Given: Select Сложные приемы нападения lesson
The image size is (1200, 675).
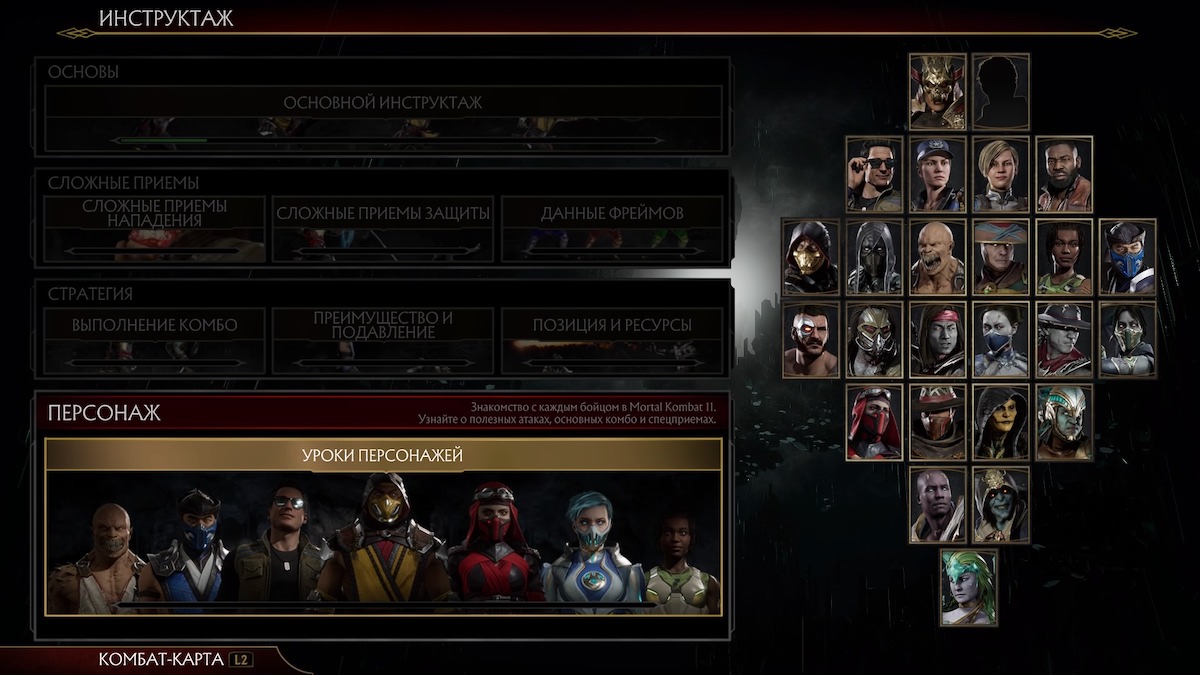Looking at the screenshot, I should [x=154, y=214].
